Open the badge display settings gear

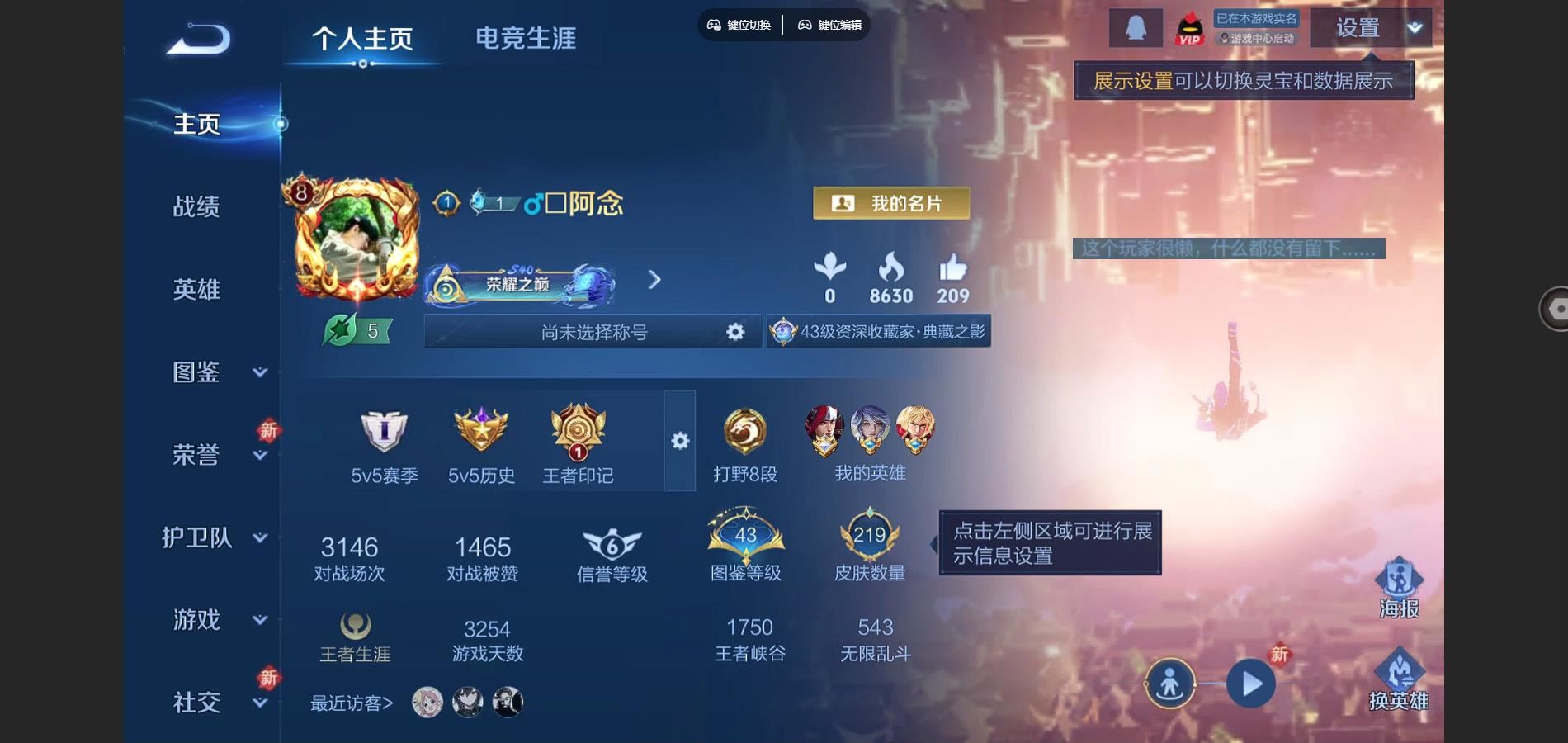tap(680, 442)
